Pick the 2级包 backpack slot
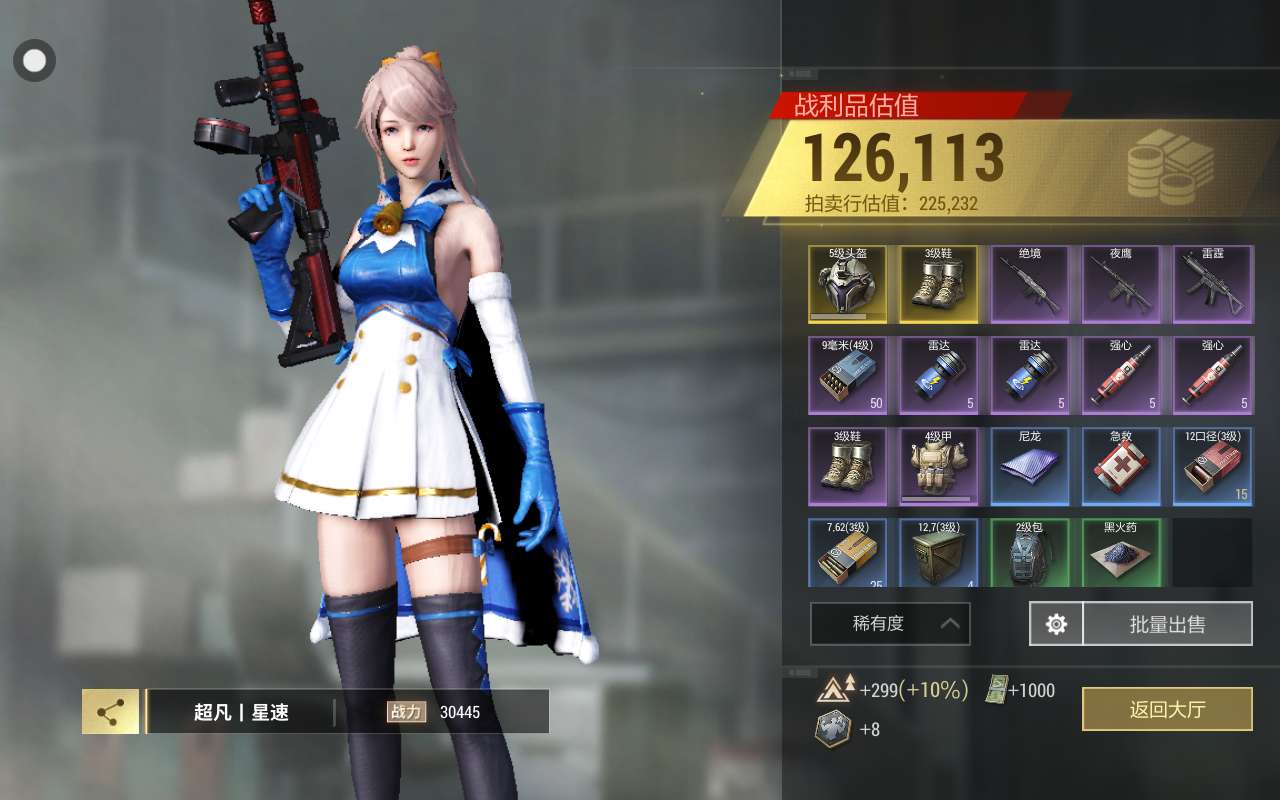The image size is (1280, 800). pos(1029,553)
